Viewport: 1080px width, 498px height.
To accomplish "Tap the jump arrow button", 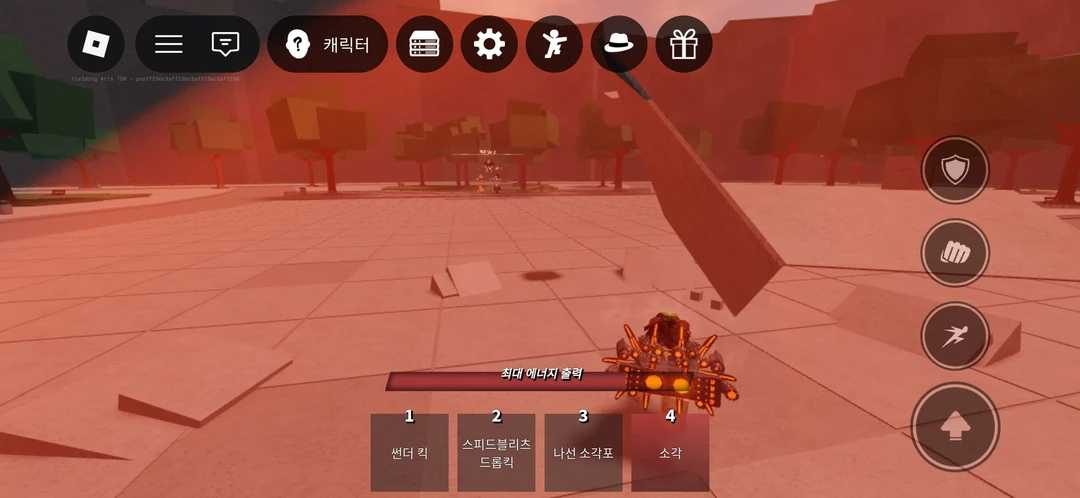I will tap(955, 427).
